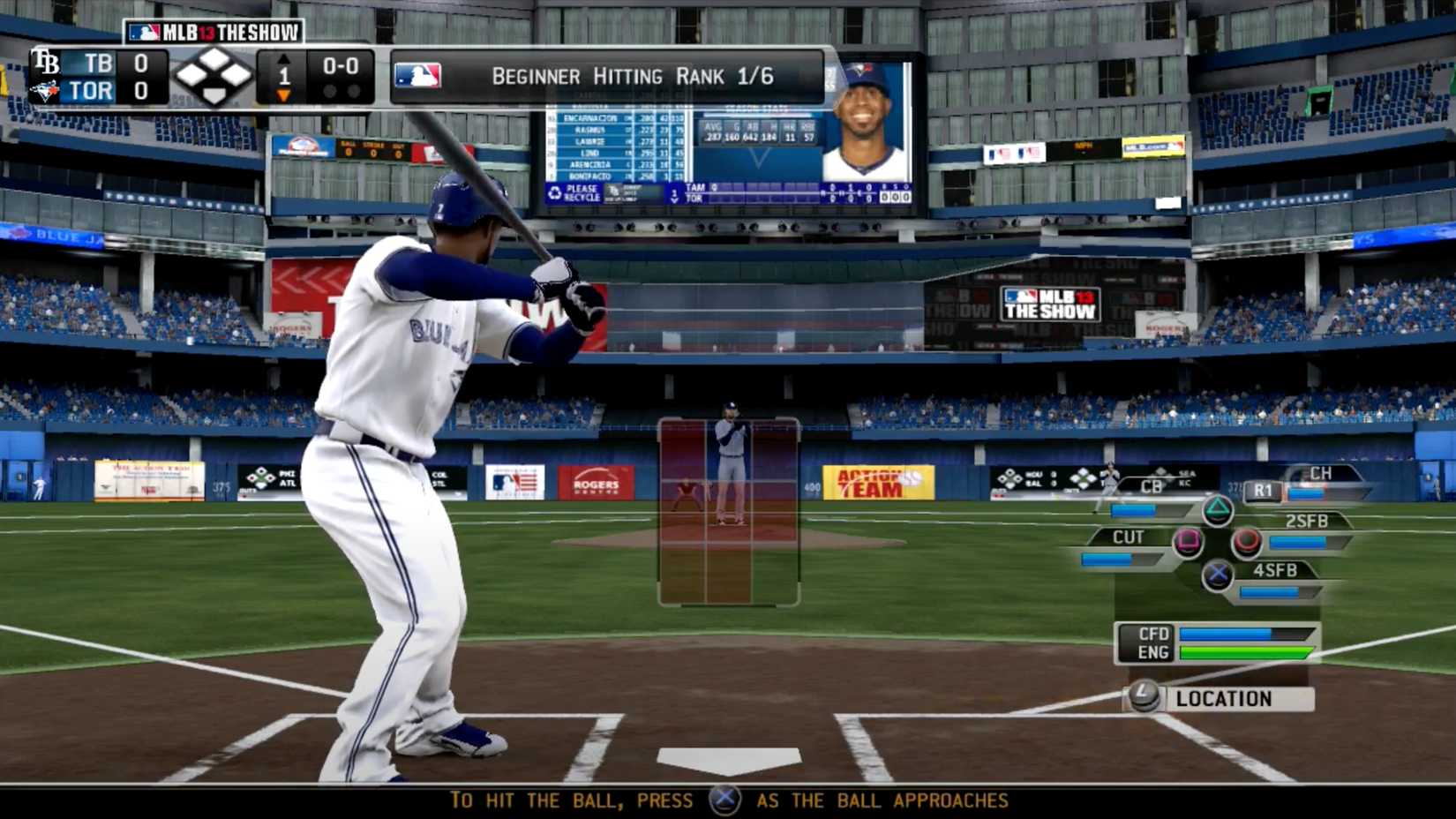This screenshot has height=819, width=1456.
Task: Toggle the base runner diamond indicator
Action: (213, 76)
